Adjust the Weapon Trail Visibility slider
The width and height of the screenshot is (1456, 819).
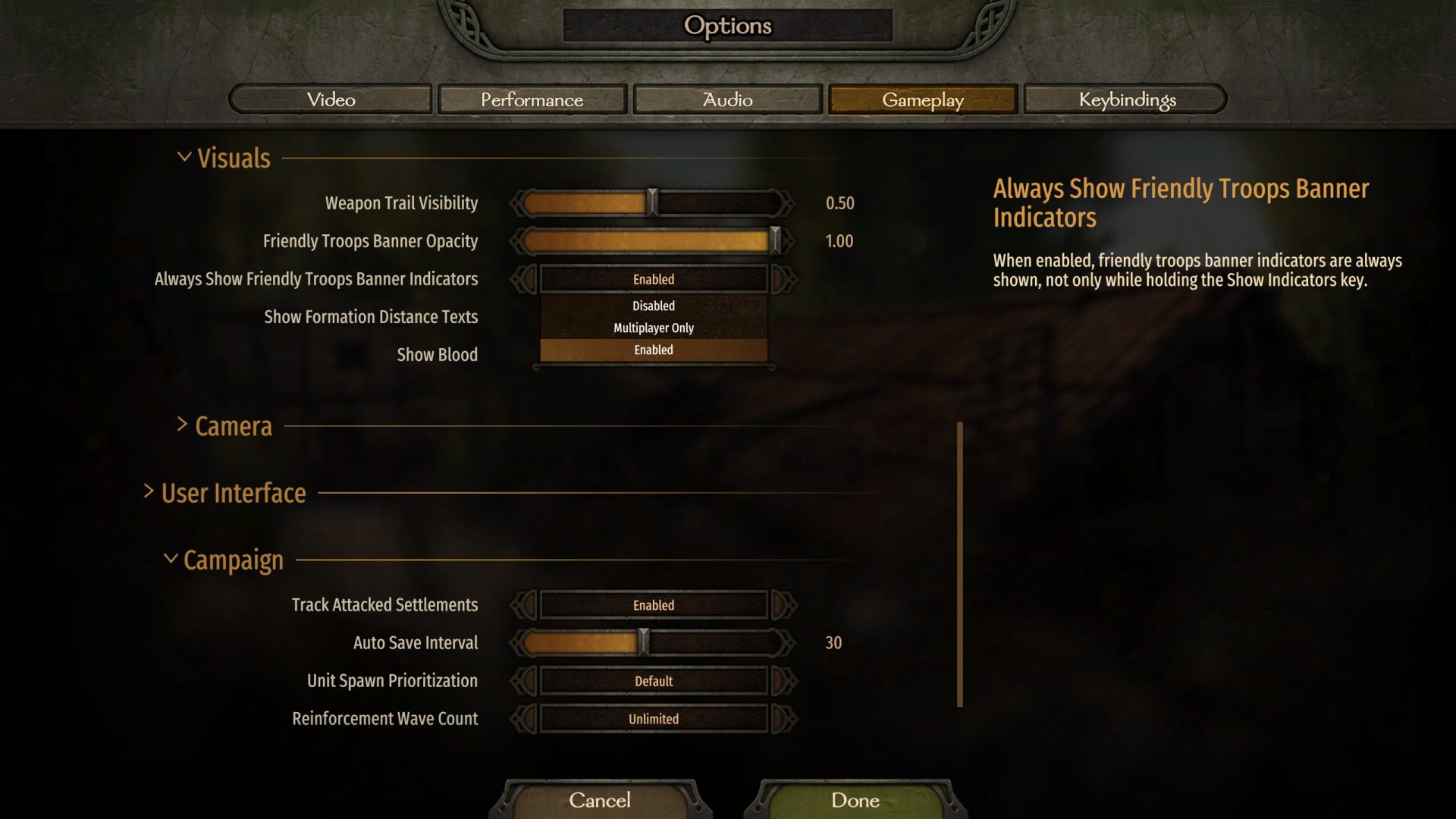[652, 203]
